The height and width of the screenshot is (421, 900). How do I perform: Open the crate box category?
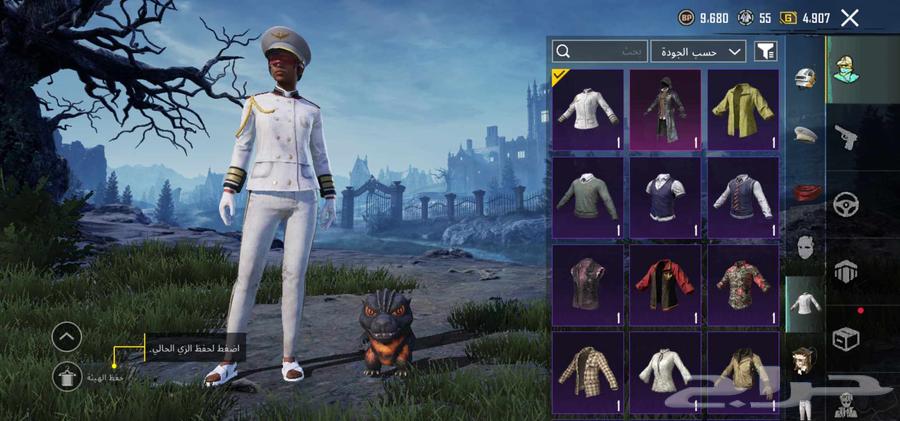(846, 339)
